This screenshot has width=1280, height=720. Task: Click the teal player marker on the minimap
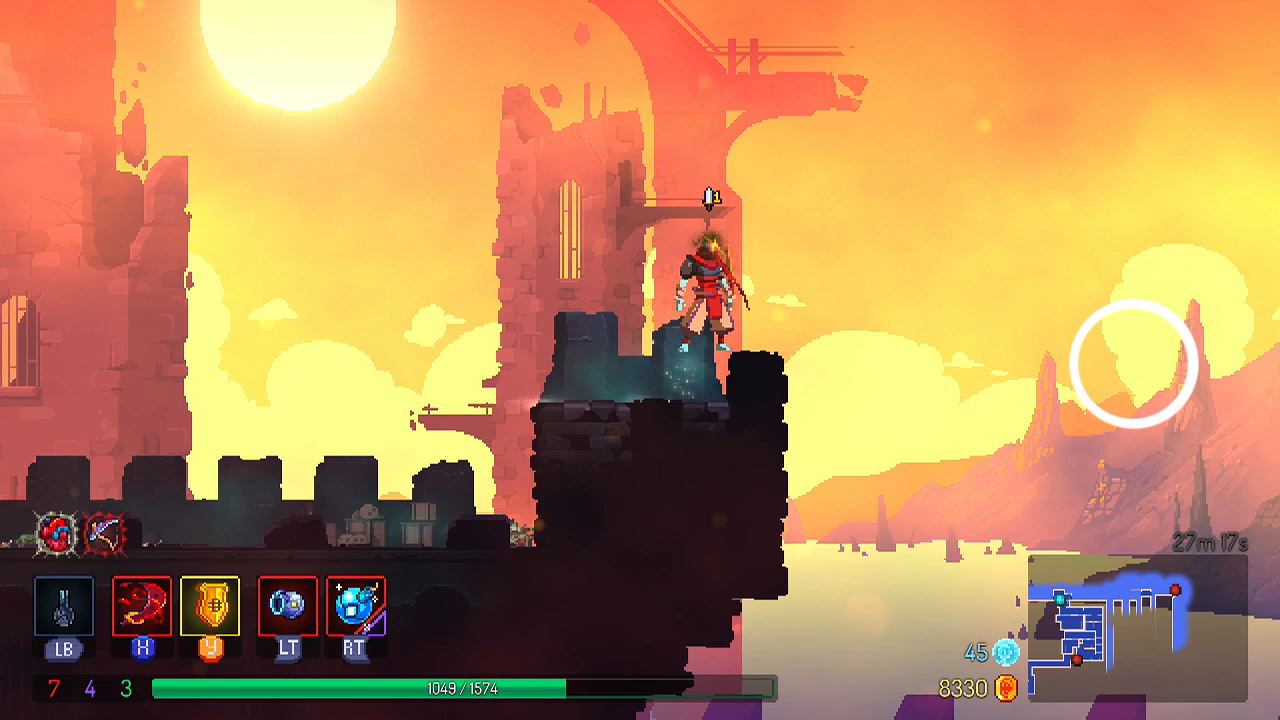[1060, 599]
